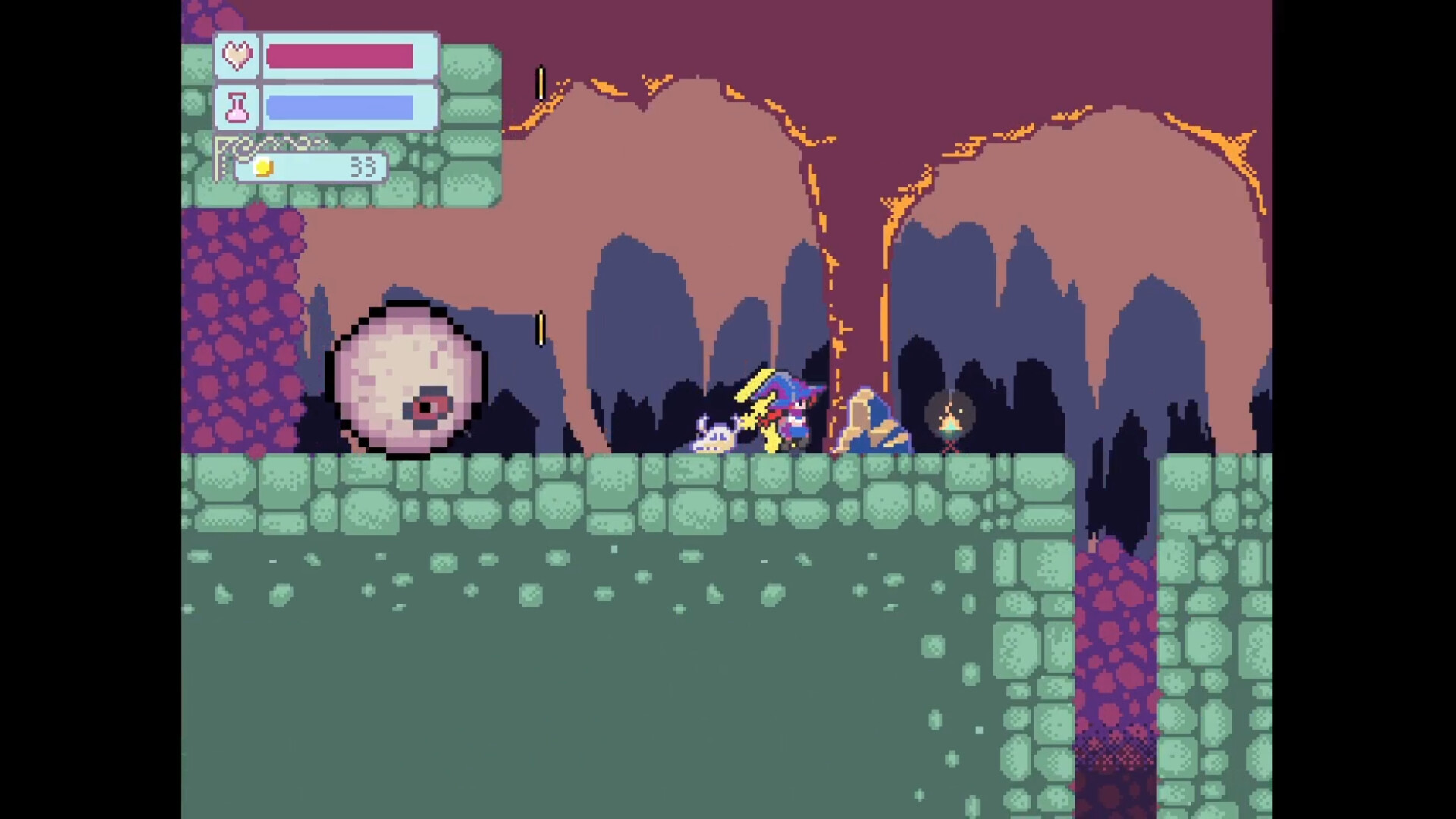Select the potion flask icon beside the mana bar
Image resolution: width=1456 pixels, height=819 pixels.
click(x=237, y=106)
